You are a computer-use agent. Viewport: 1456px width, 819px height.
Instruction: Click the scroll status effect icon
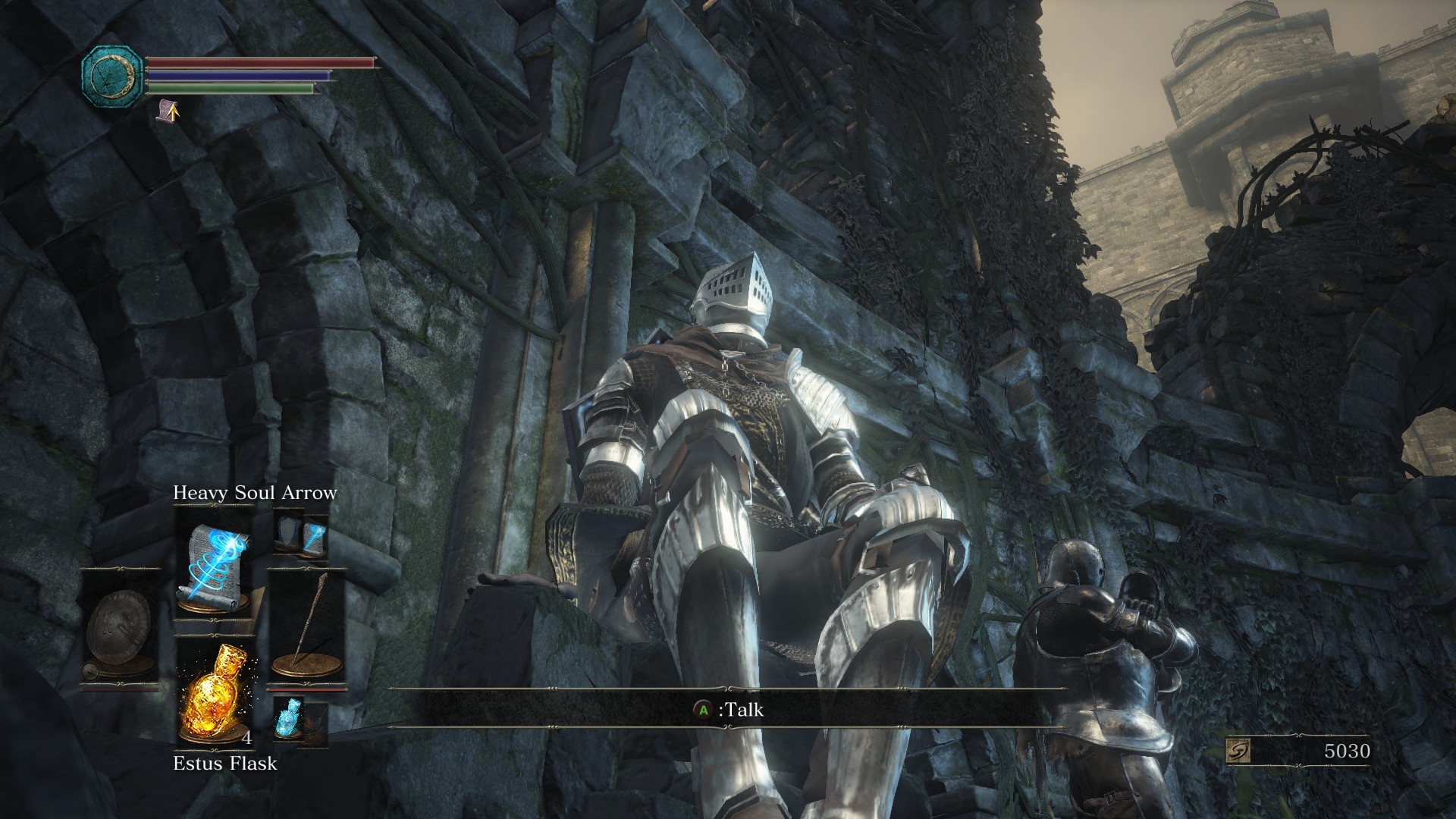click(x=167, y=111)
